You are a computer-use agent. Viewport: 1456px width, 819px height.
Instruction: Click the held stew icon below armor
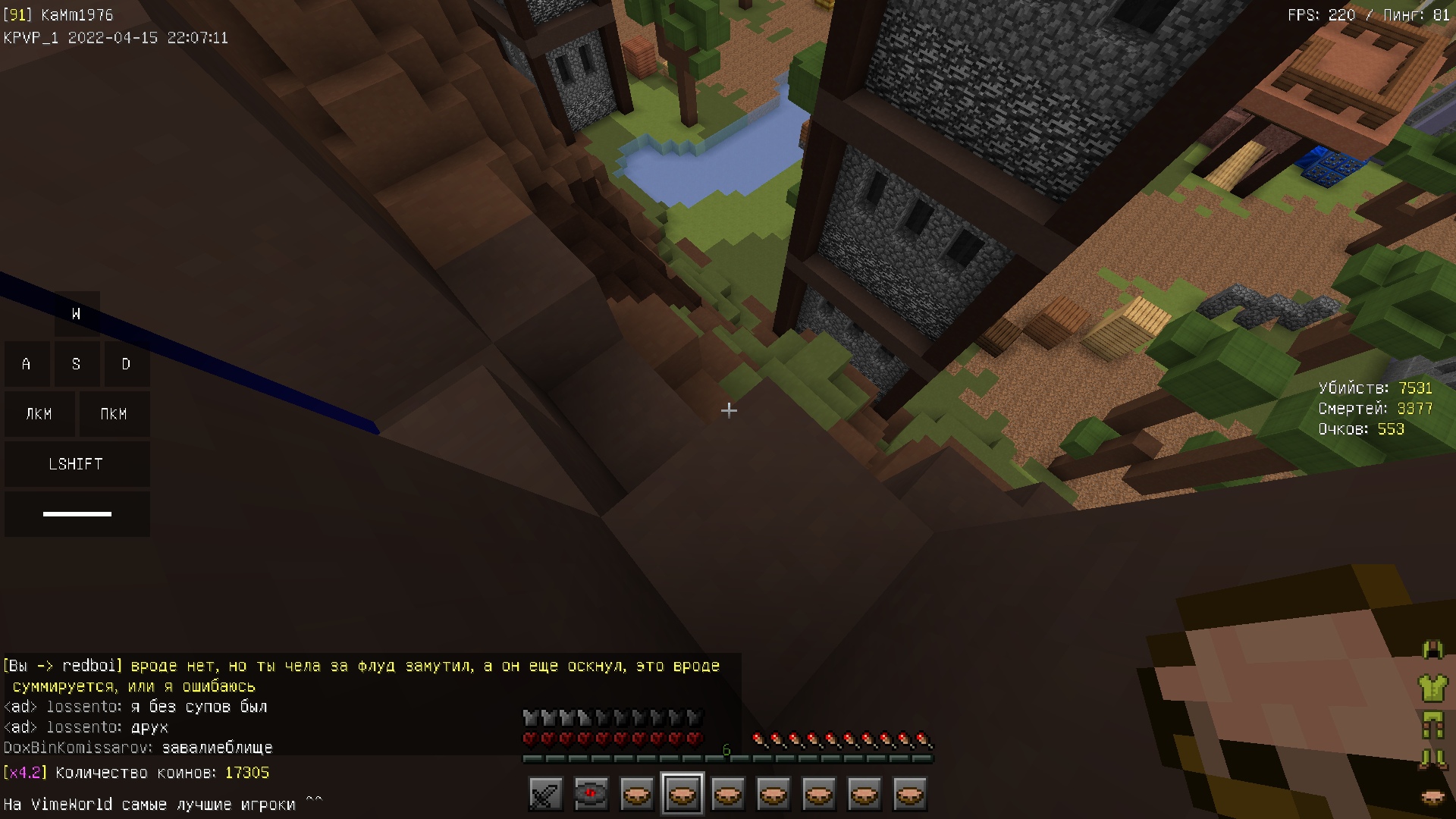coord(1432,797)
